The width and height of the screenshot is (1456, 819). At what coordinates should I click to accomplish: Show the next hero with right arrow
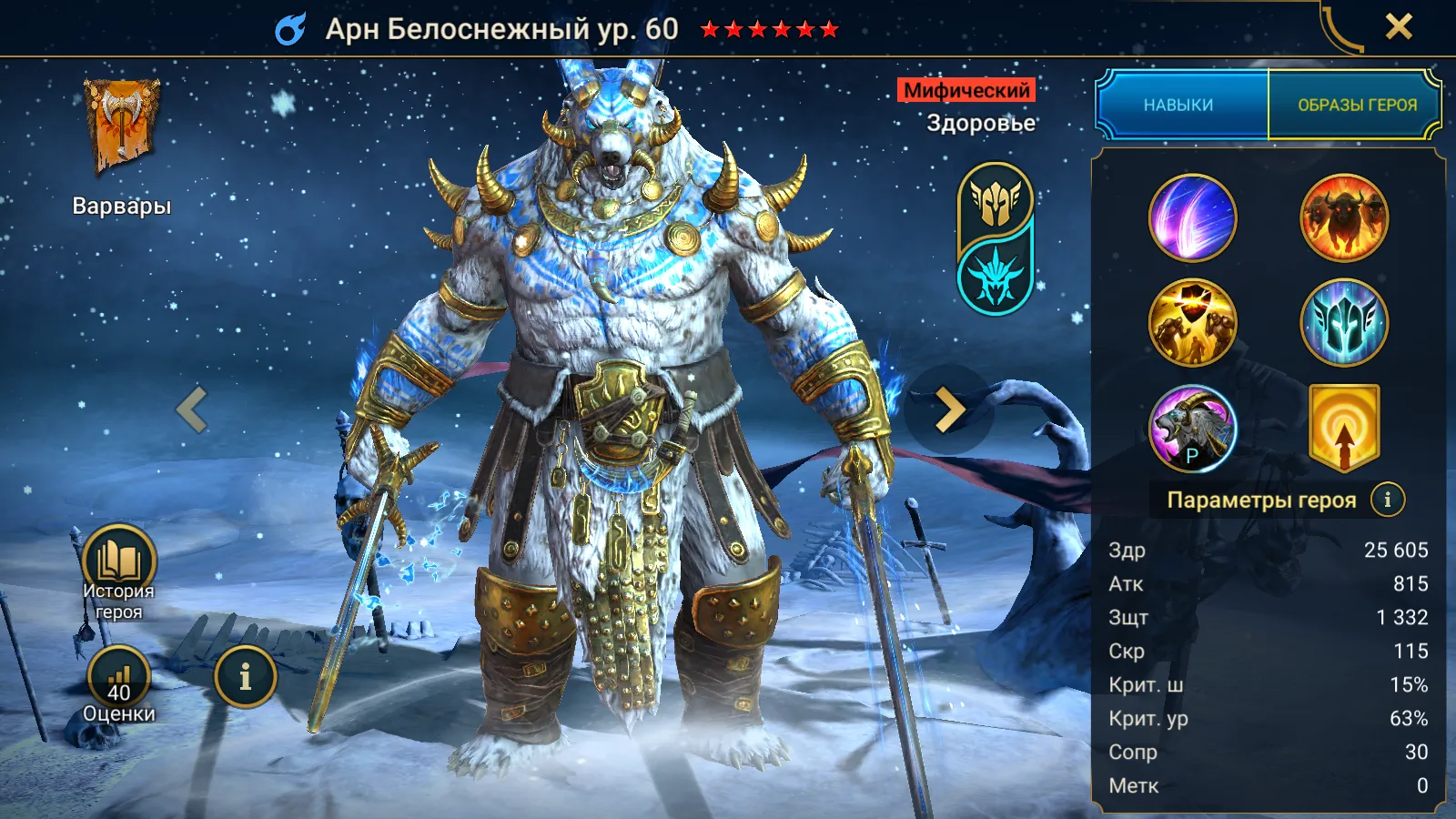point(950,409)
